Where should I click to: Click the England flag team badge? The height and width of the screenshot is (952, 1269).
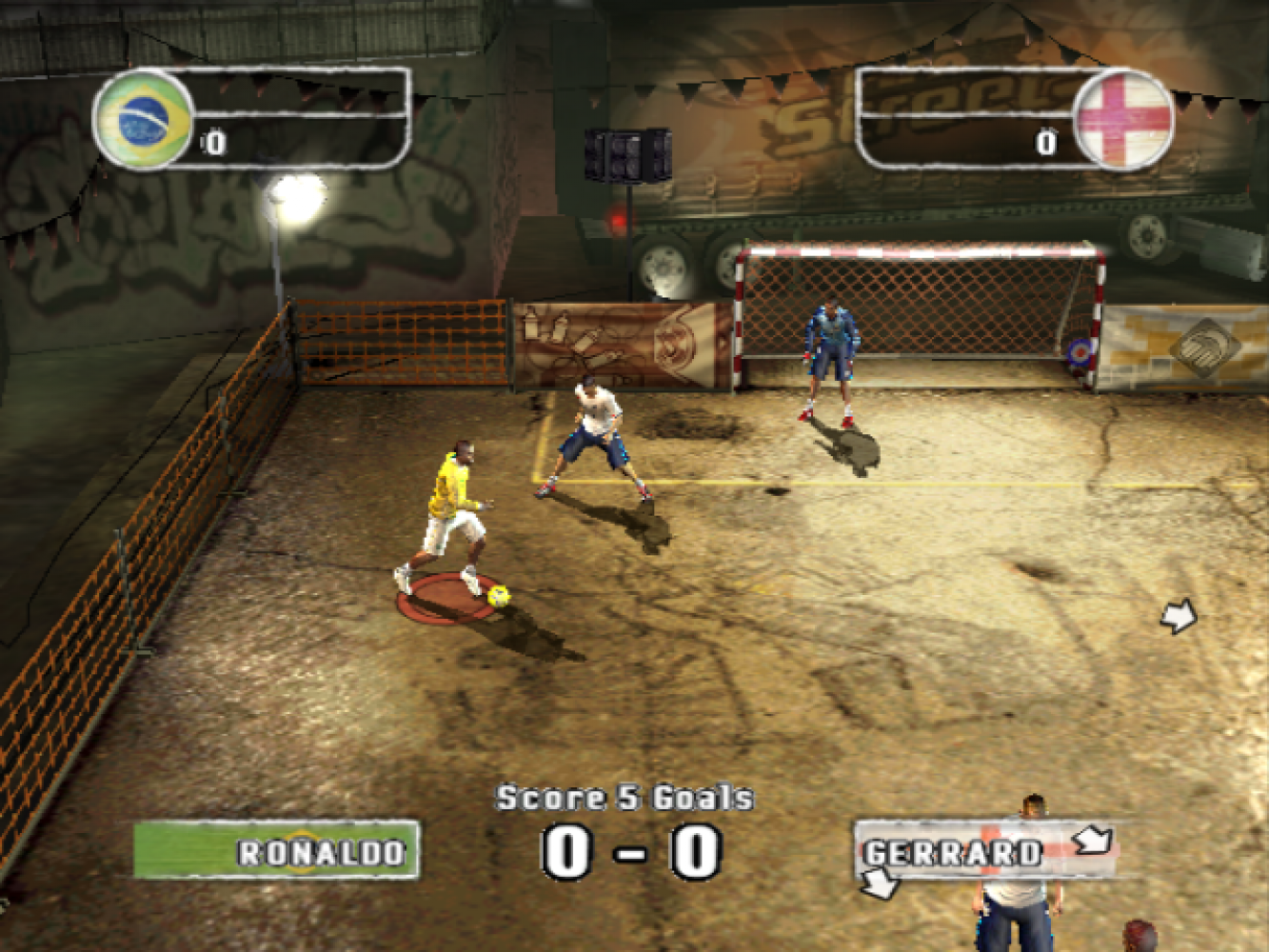(x=1123, y=120)
